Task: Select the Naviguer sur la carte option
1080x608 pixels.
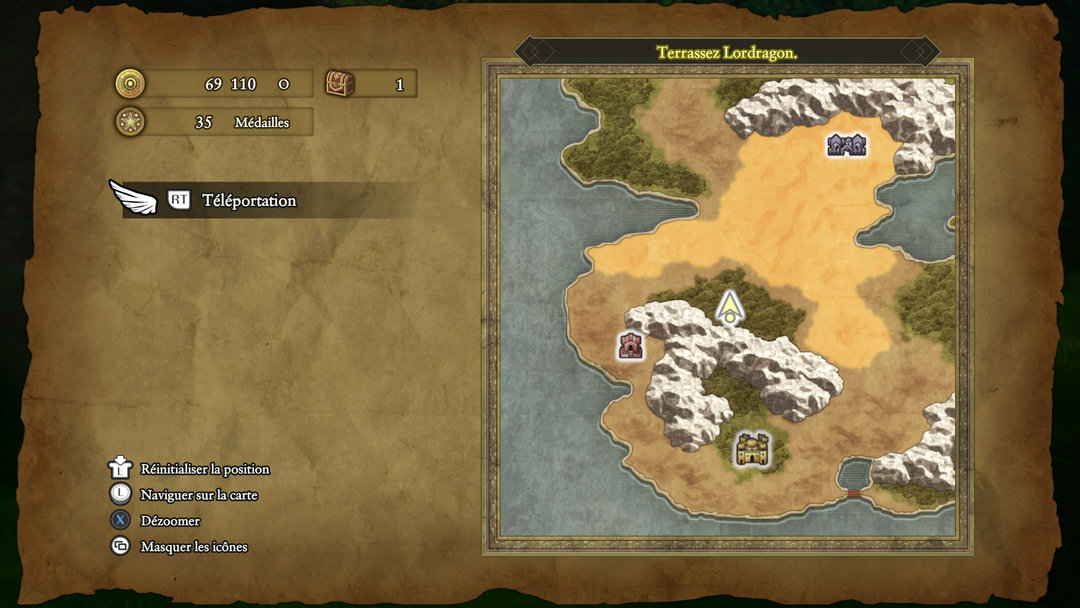Action: [x=199, y=495]
